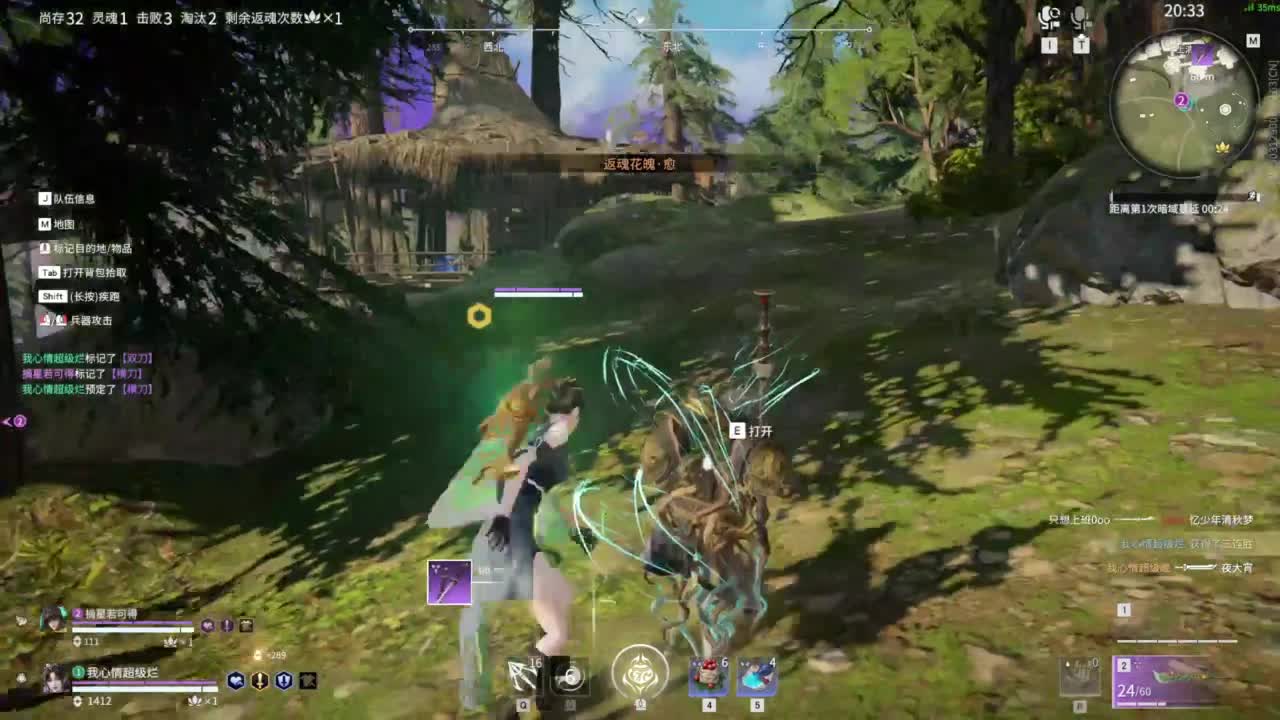Click the 返魂花魄·愈 quest banner
The height and width of the screenshot is (720, 1280).
click(640, 164)
